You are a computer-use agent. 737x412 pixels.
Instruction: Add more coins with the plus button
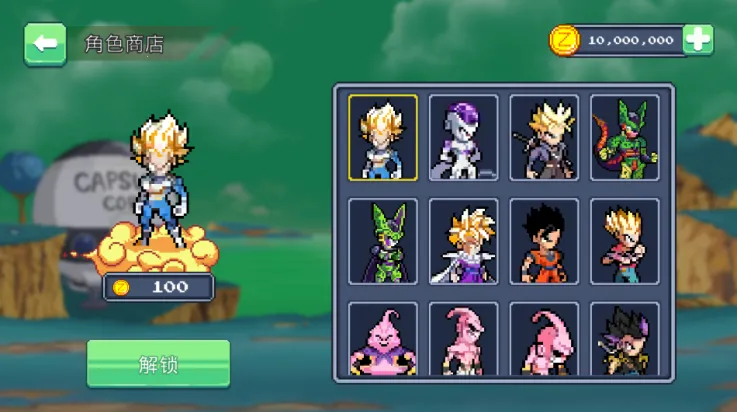tap(698, 40)
